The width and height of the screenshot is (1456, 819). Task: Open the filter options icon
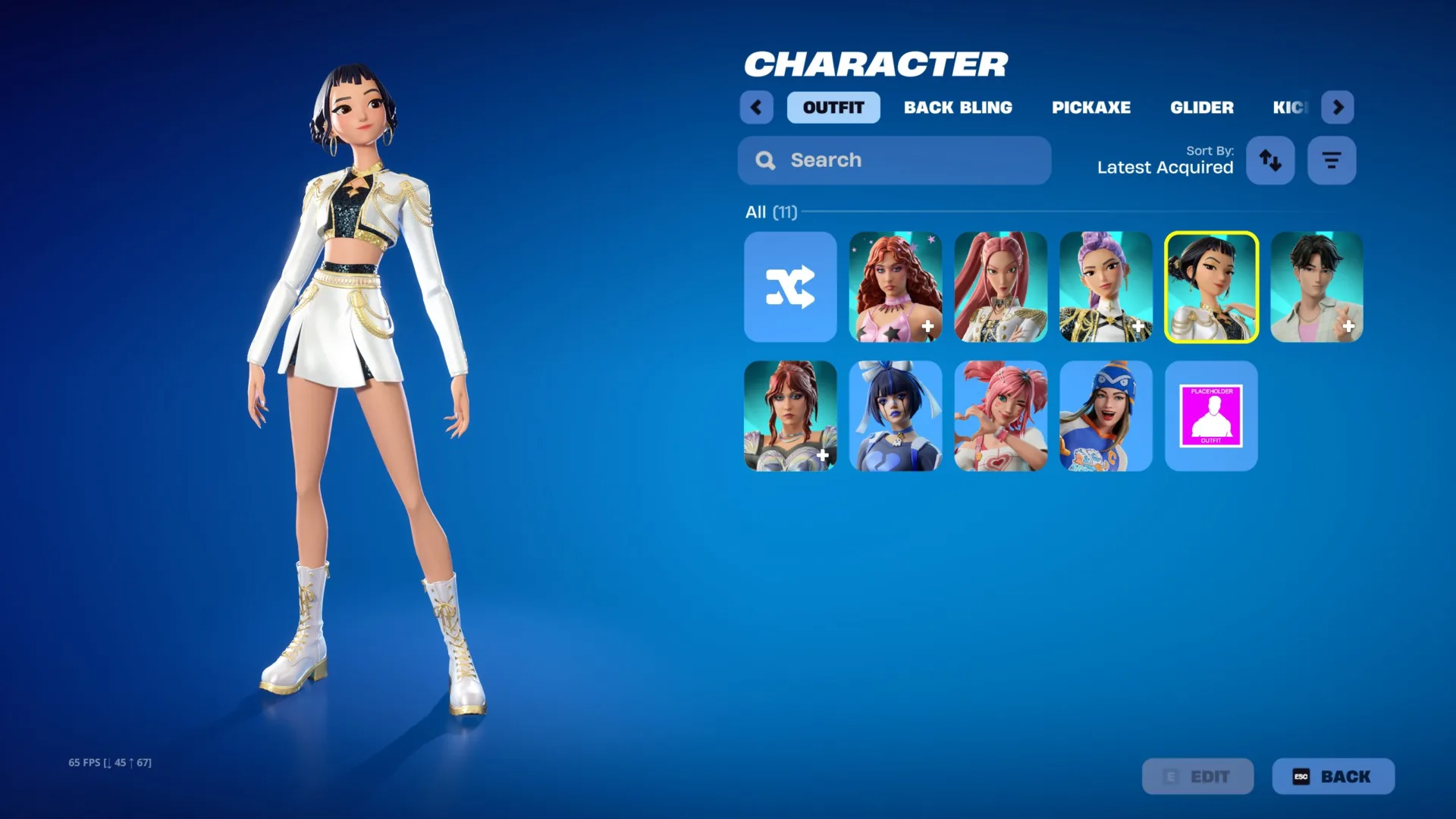coord(1332,160)
